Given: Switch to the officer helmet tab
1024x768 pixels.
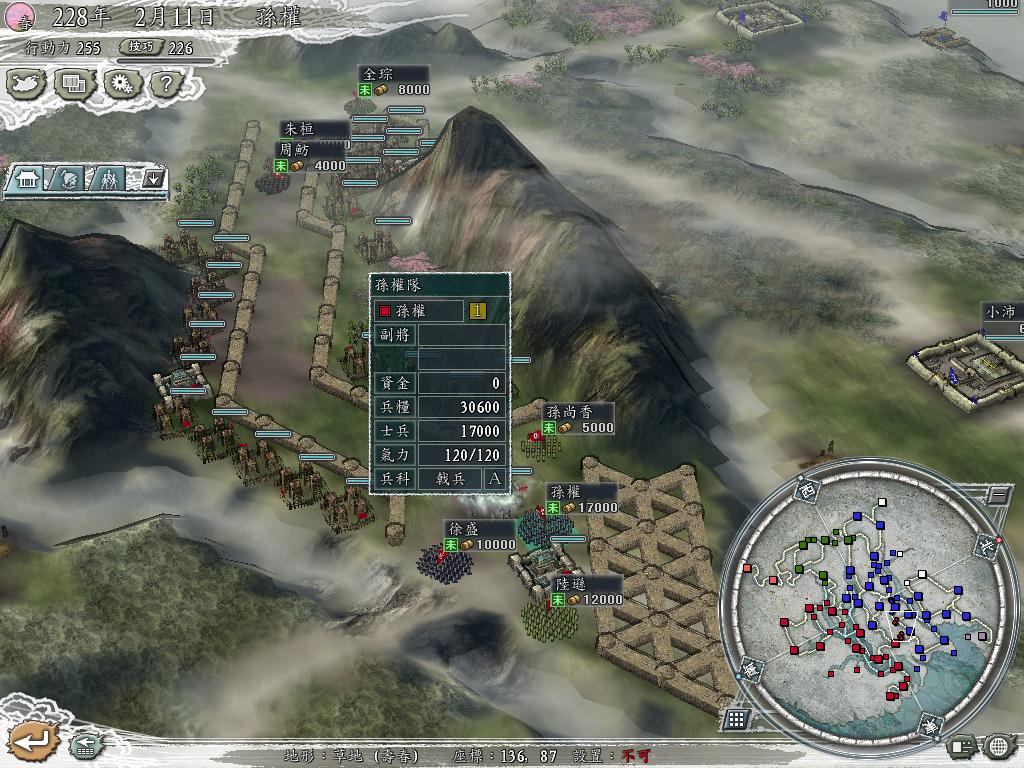Looking at the screenshot, I should 67,178.
